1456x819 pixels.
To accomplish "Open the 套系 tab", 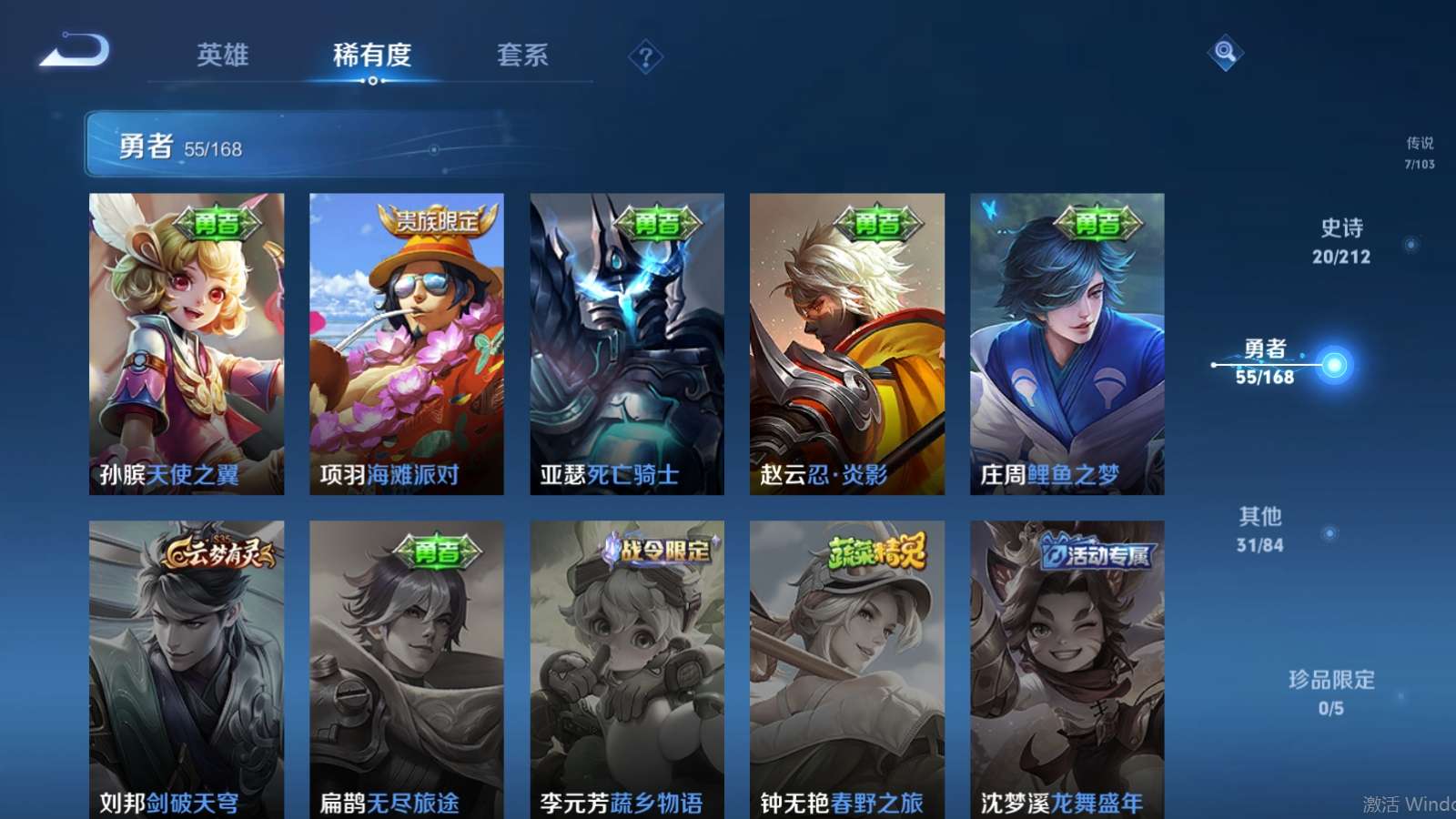I will click(522, 55).
